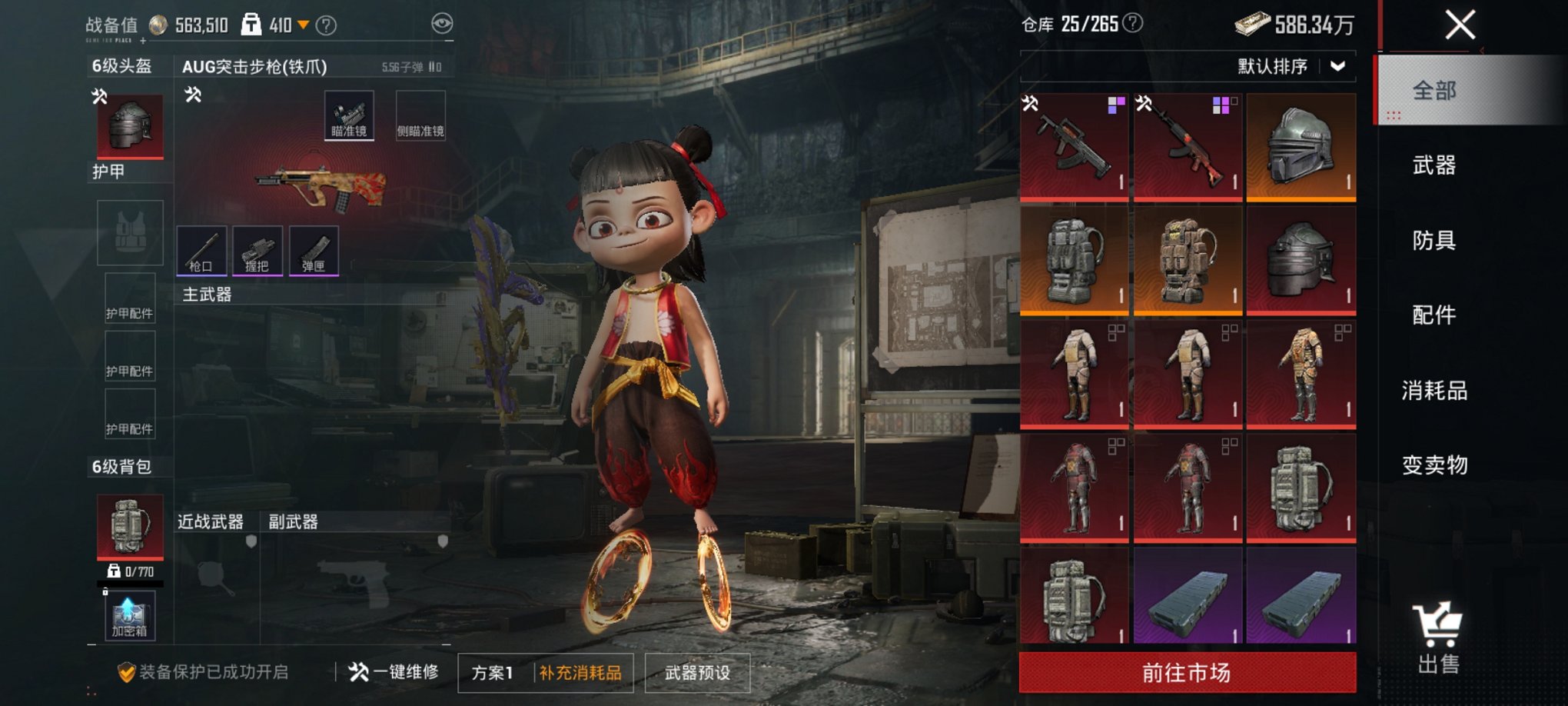This screenshot has width=1568, height=706.
Task: Switch to the 变卖物 tab
Action: point(1433,465)
